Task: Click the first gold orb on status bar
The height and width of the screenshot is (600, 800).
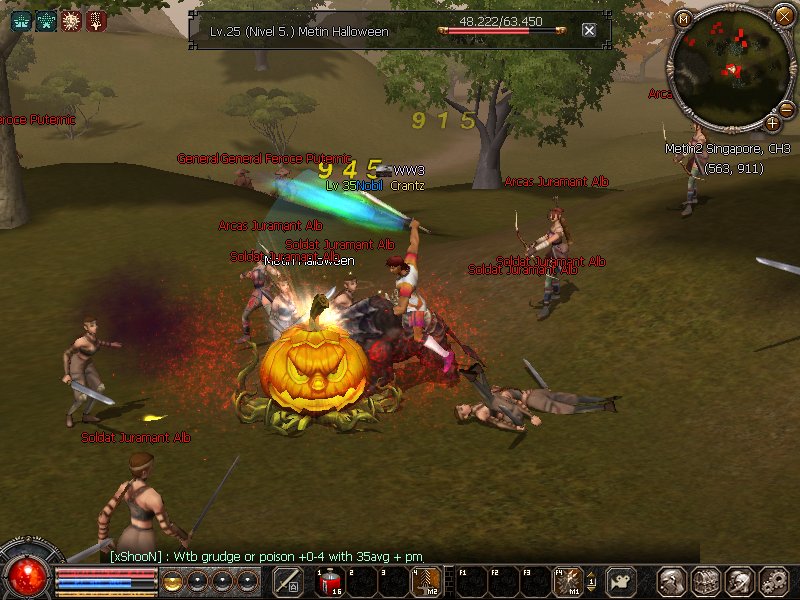Action: pyautogui.click(x=172, y=581)
